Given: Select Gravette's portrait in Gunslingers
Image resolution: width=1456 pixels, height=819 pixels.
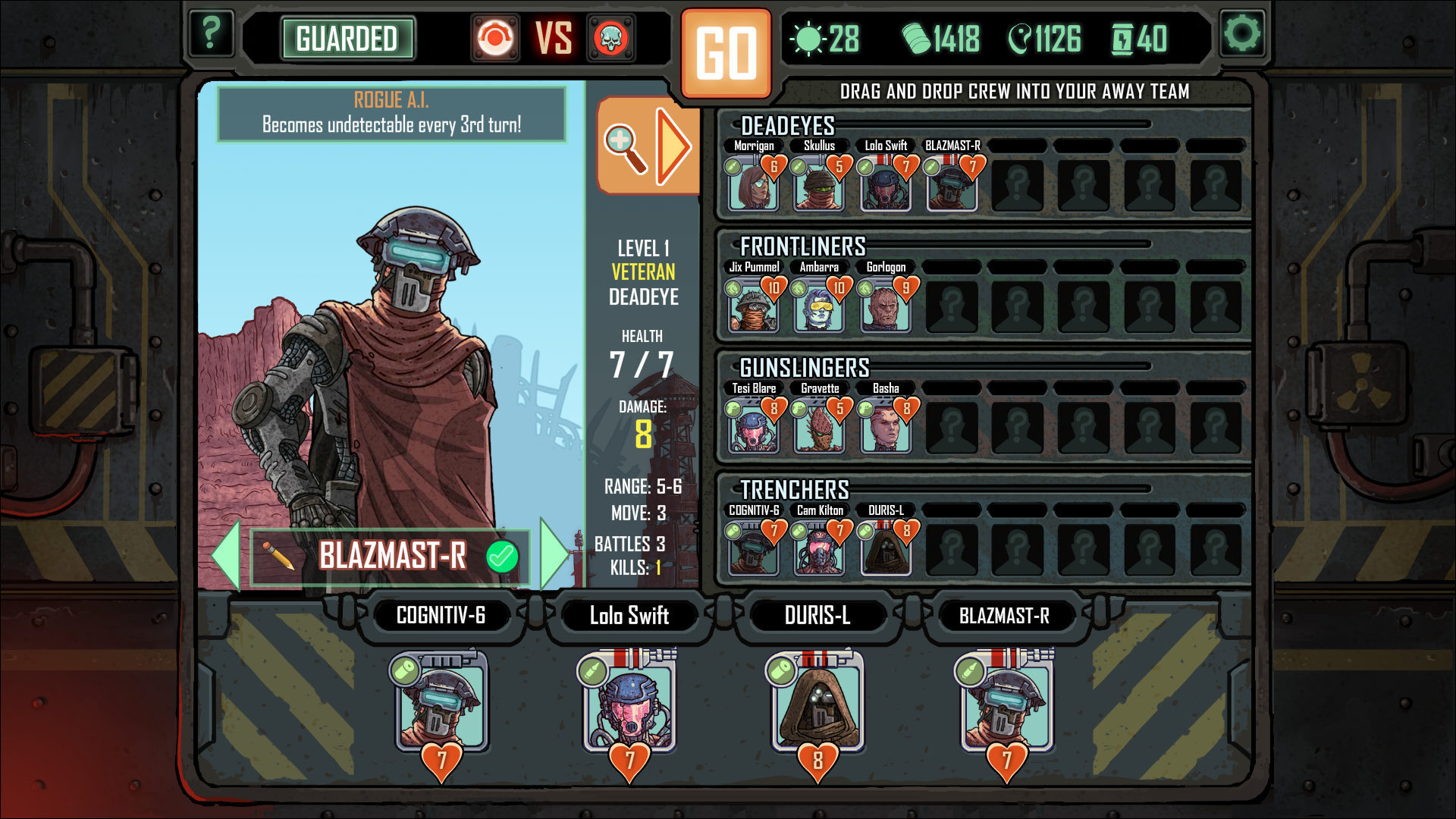Looking at the screenshot, I should (x=819, y=428).
